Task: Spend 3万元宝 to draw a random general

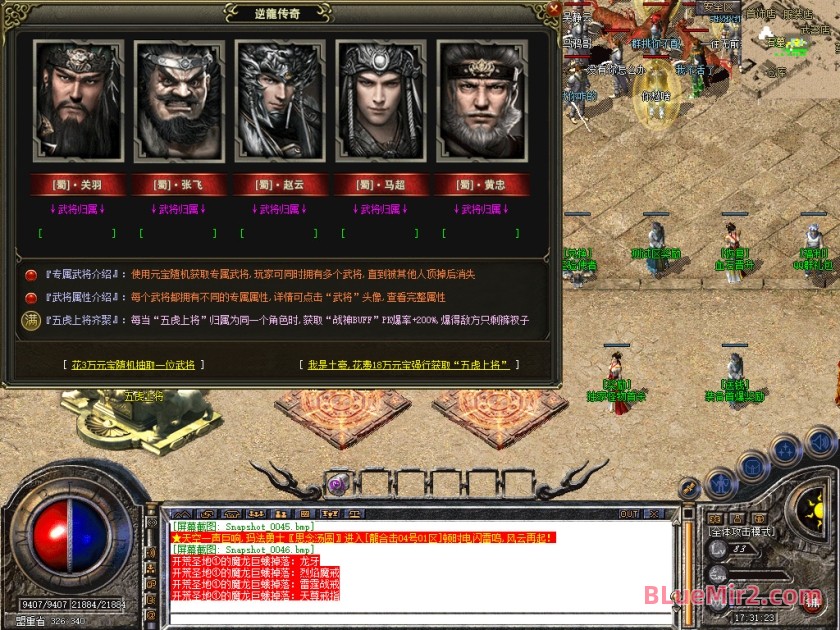Action: (133, 365)
